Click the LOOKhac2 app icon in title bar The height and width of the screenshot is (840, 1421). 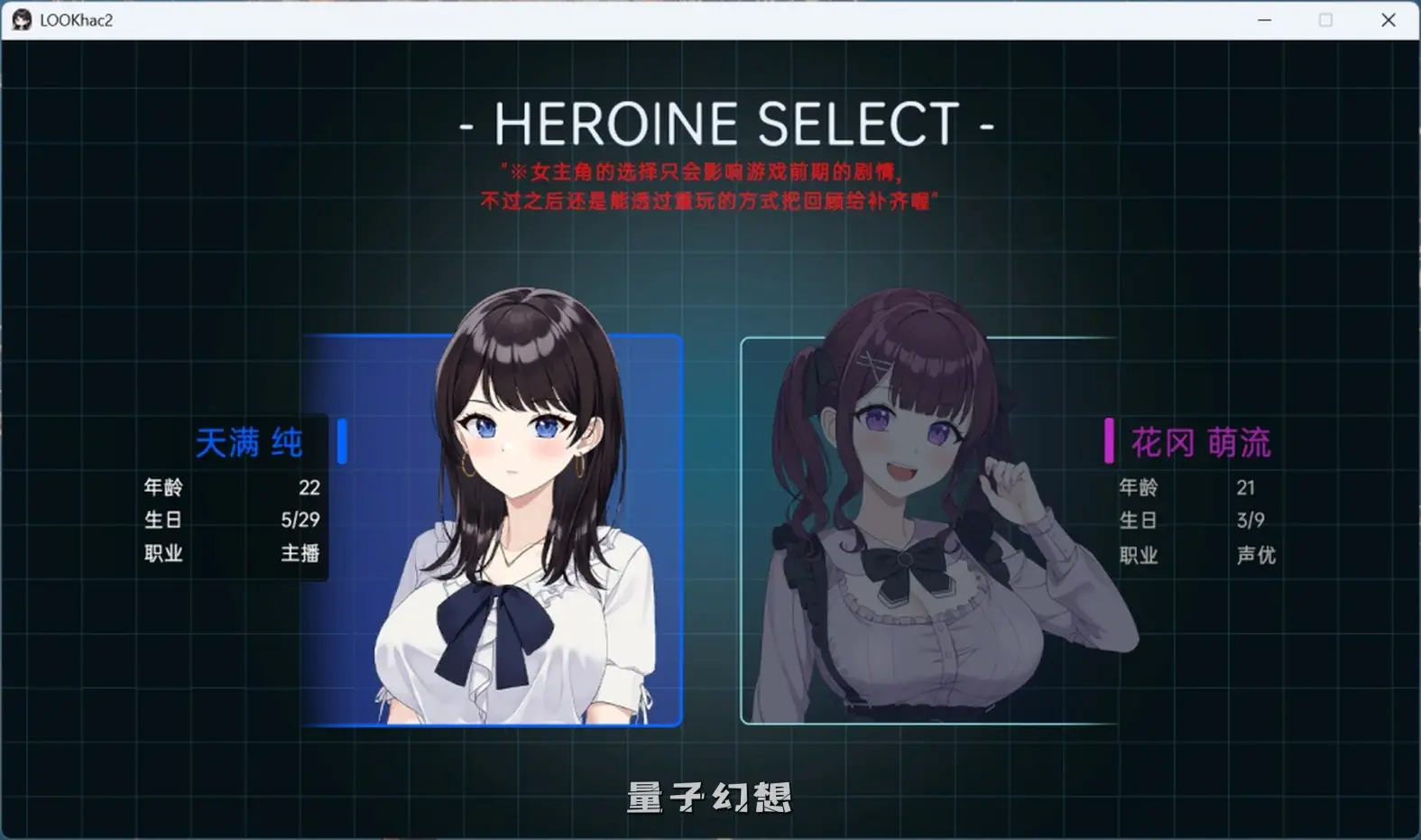(x=20, y=19)
